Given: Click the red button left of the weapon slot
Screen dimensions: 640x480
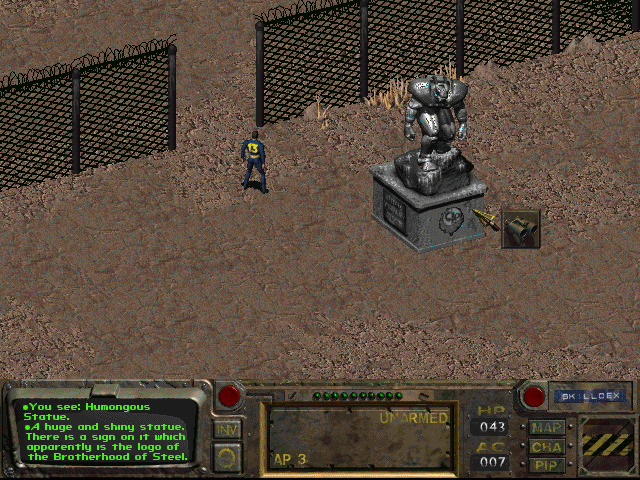Looking at the screenshot, I should click(229, 396).
